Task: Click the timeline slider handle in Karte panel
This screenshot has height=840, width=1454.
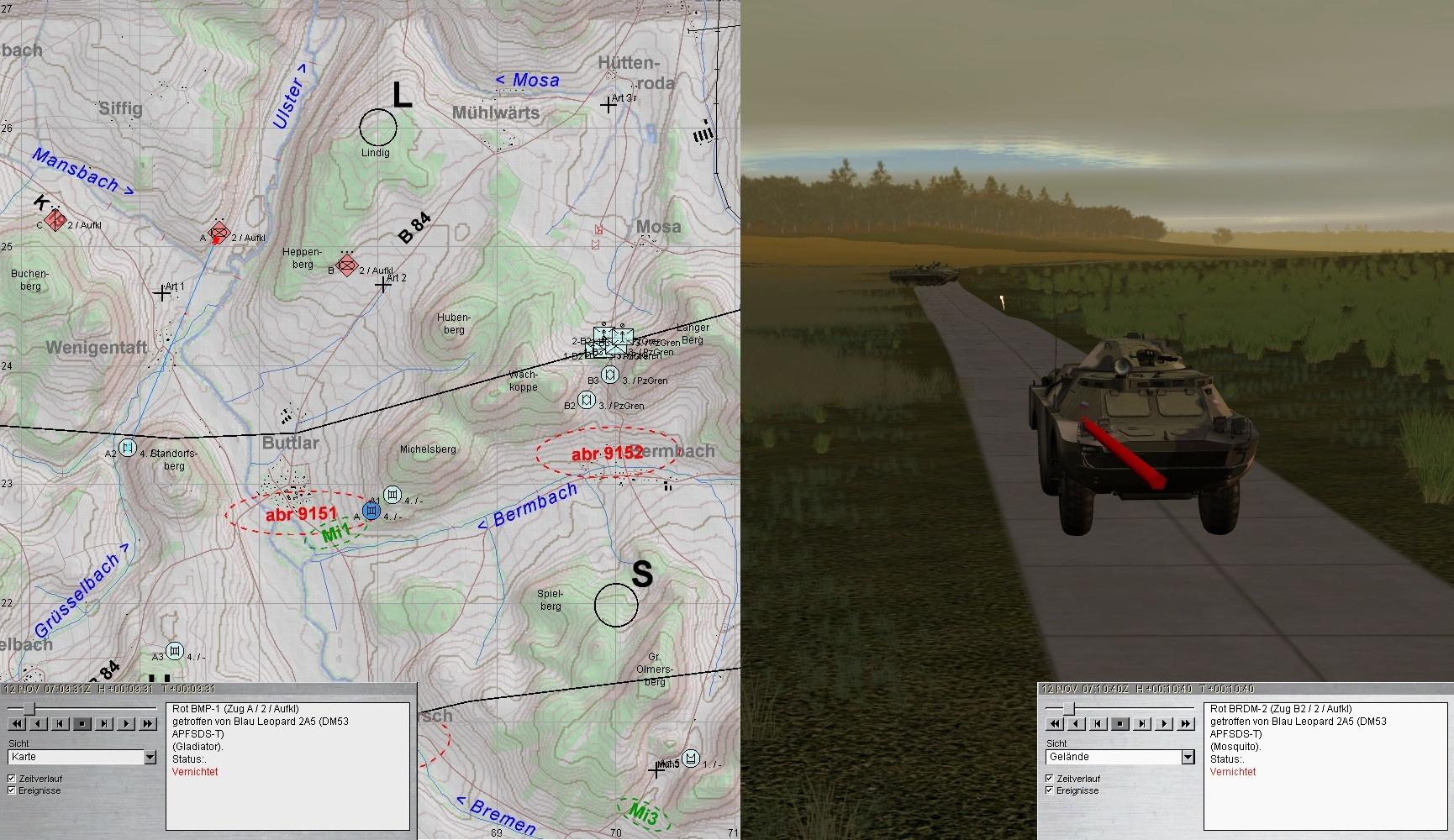Action: click(x=29, y=710)
